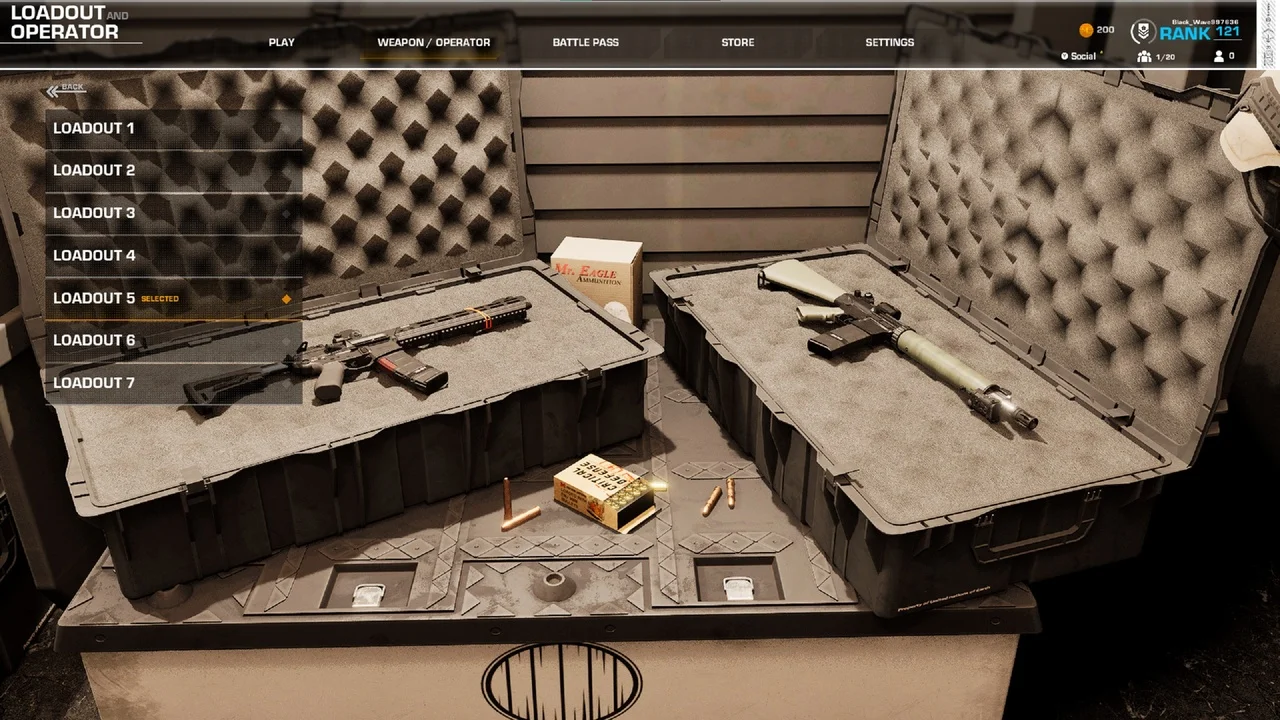This screenshot has height=720, width=1280.
Task: Pick Loadout 3
Action: click(173, 213)
